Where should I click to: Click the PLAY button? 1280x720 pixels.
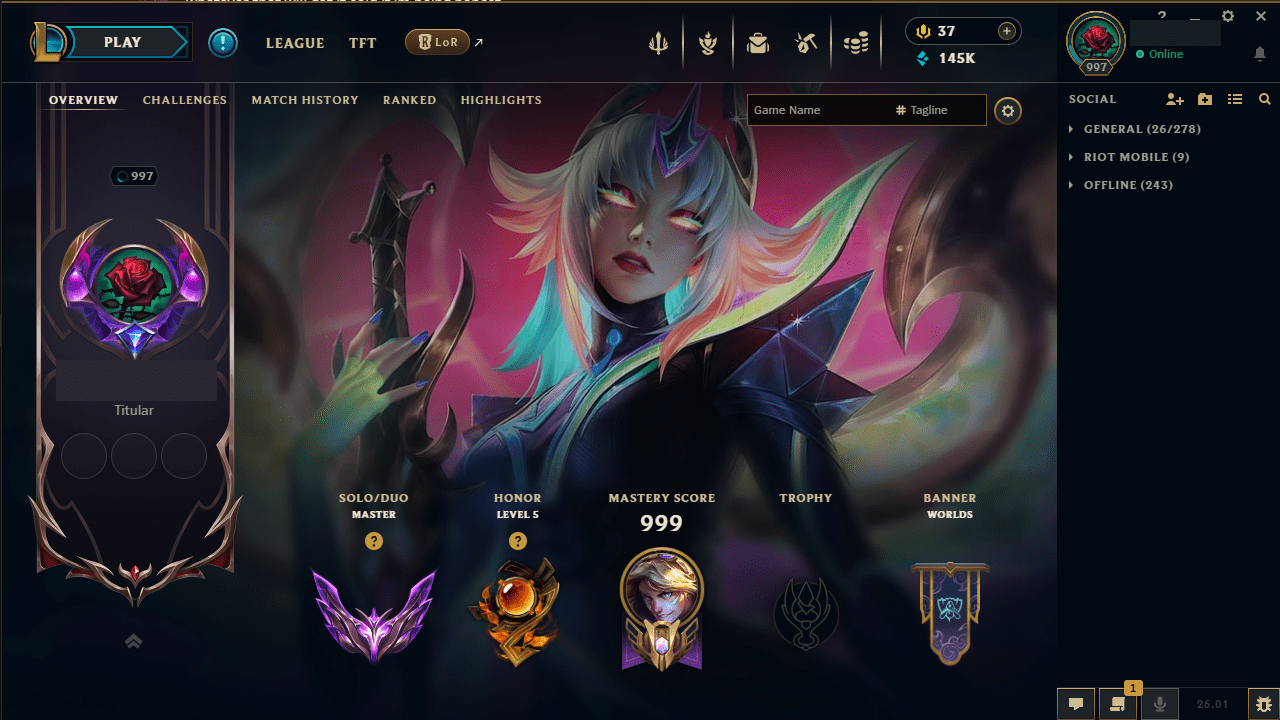[124, 42]
